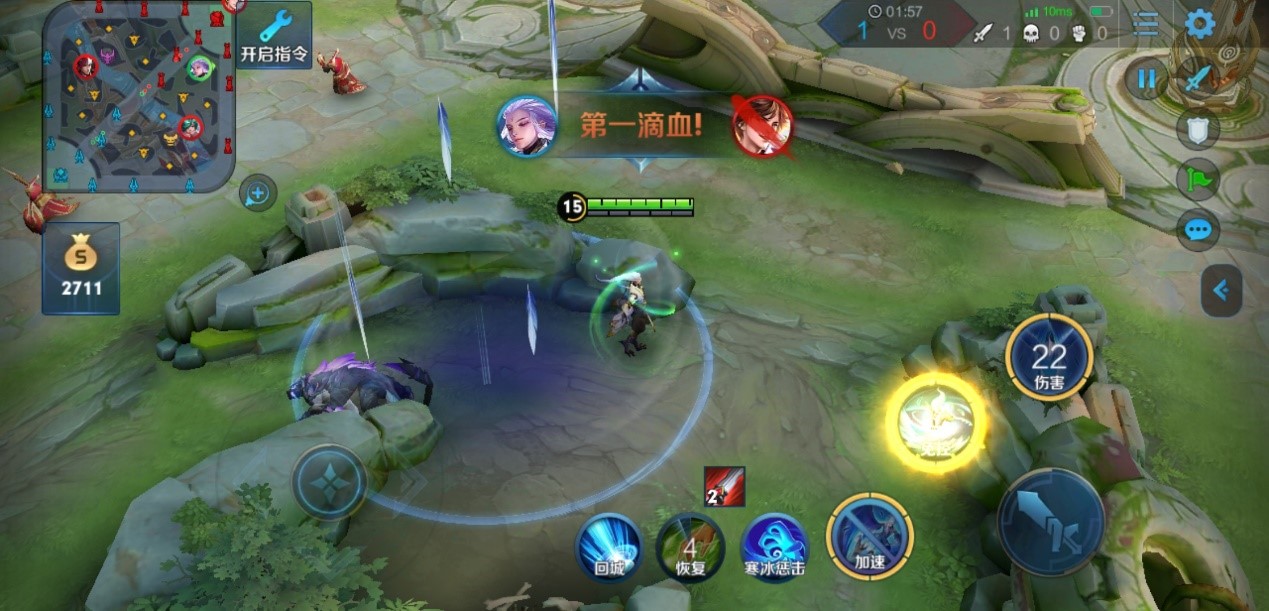This screenshot has width=1269, height=611.
Task: Activate the 回城 recall skill
Action: pos(609,546)
